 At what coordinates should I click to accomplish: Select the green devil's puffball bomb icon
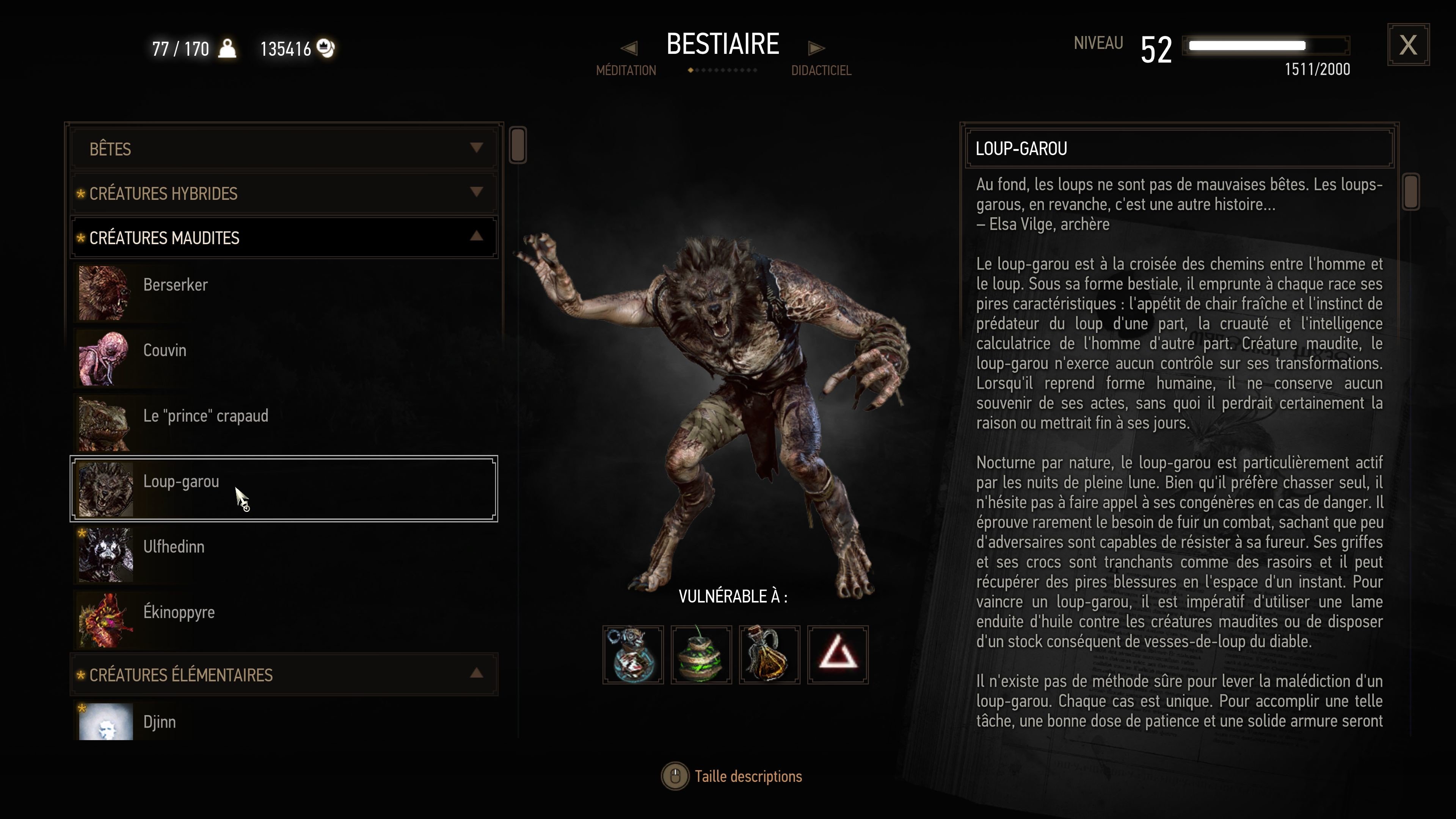[701, 654]
